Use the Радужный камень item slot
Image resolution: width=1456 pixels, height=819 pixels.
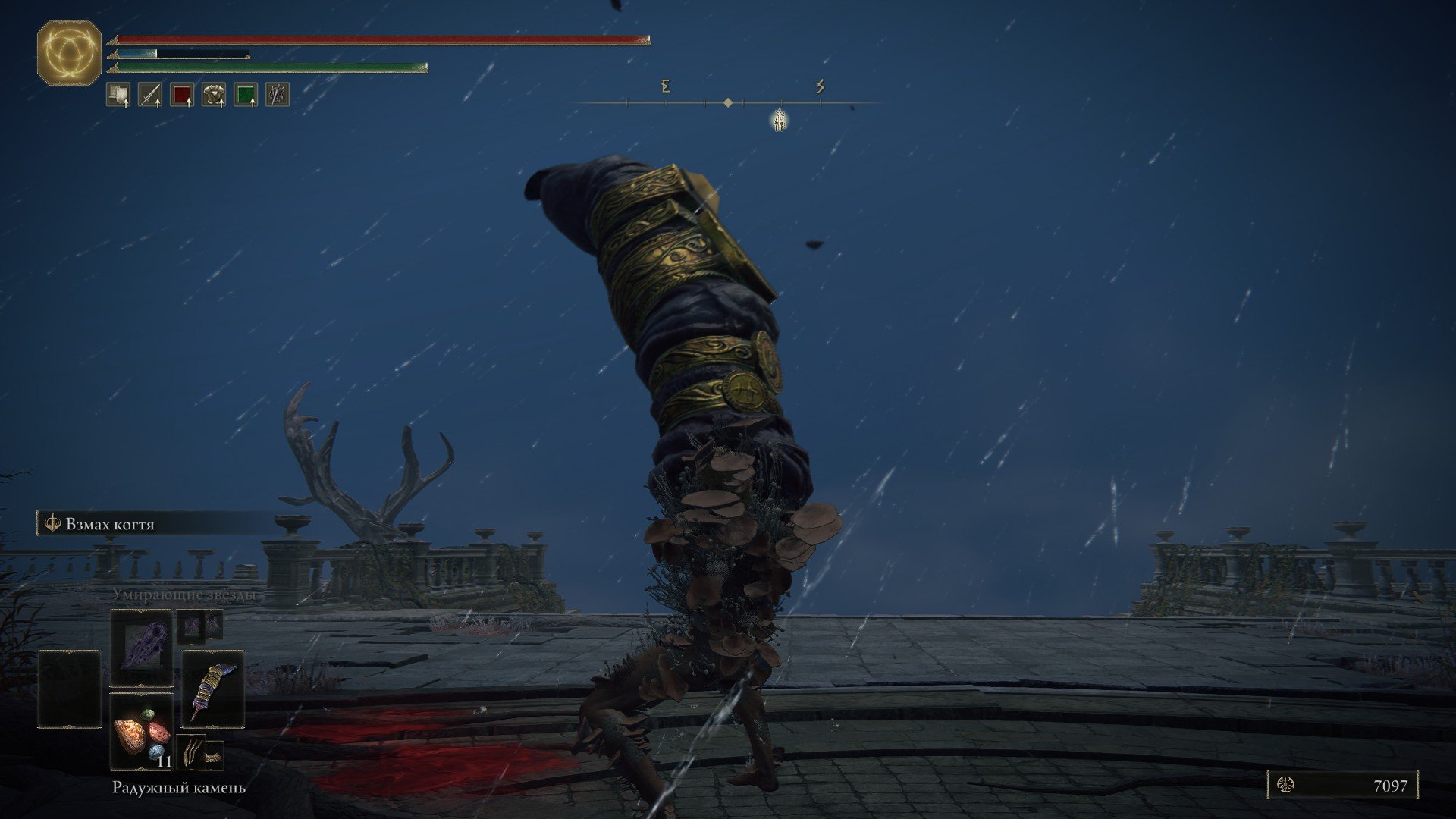(x=142, y=732)
